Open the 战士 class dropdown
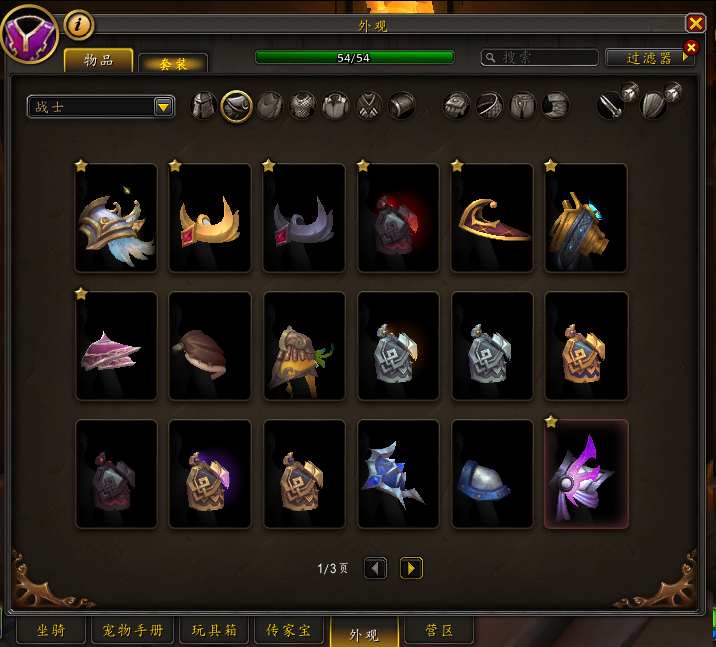Screen dimensions: 716x647 [x=101, y=106]
